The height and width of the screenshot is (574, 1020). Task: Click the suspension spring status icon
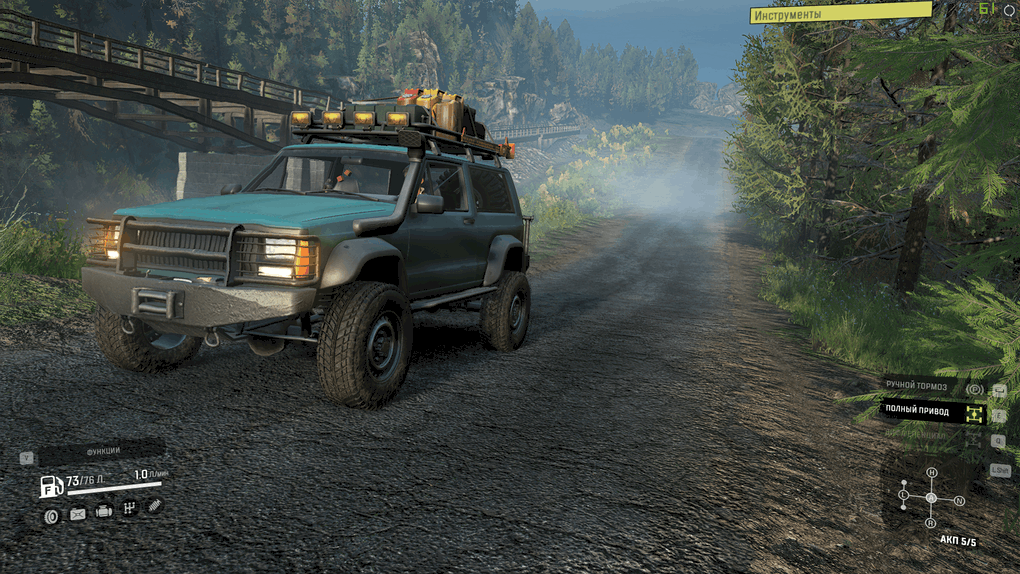(x=154, y=507)
